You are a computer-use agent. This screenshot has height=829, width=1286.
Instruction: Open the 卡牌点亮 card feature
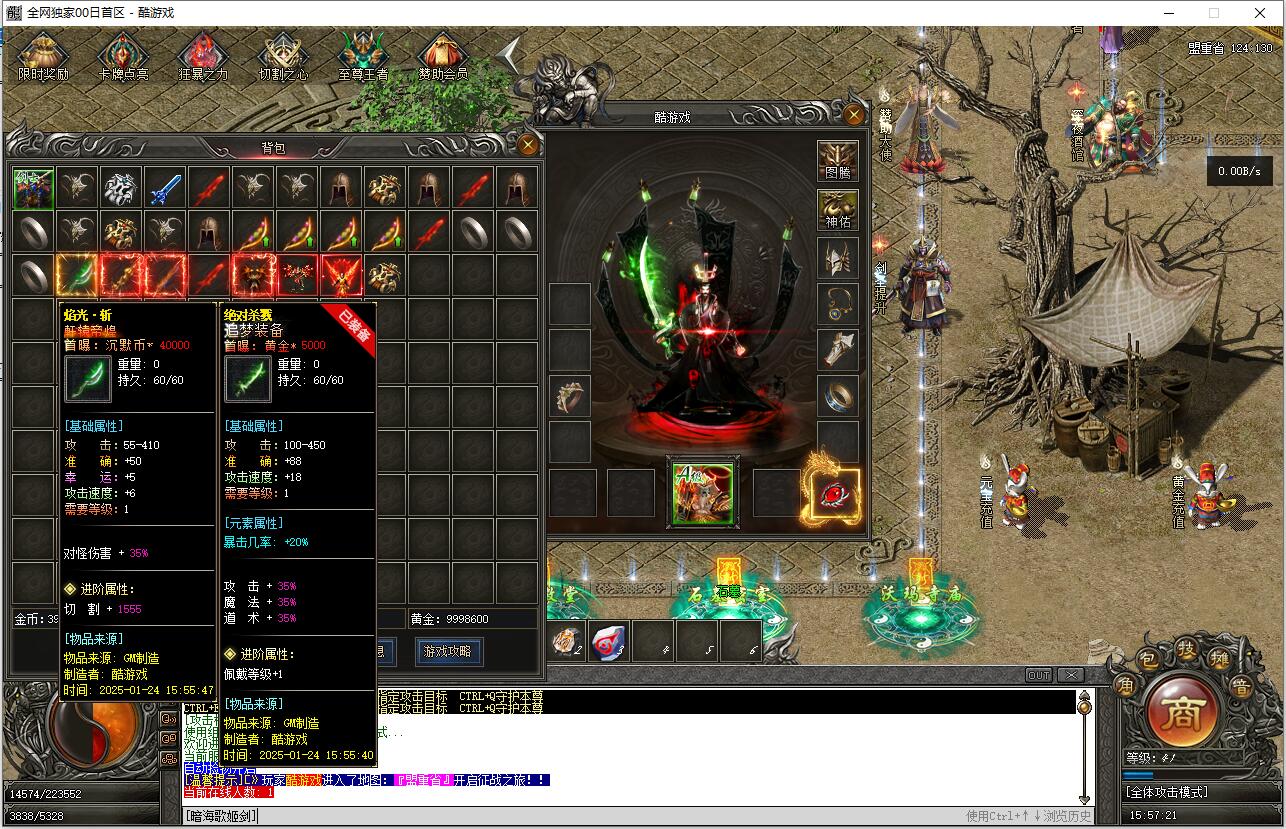tap(124, 56)
